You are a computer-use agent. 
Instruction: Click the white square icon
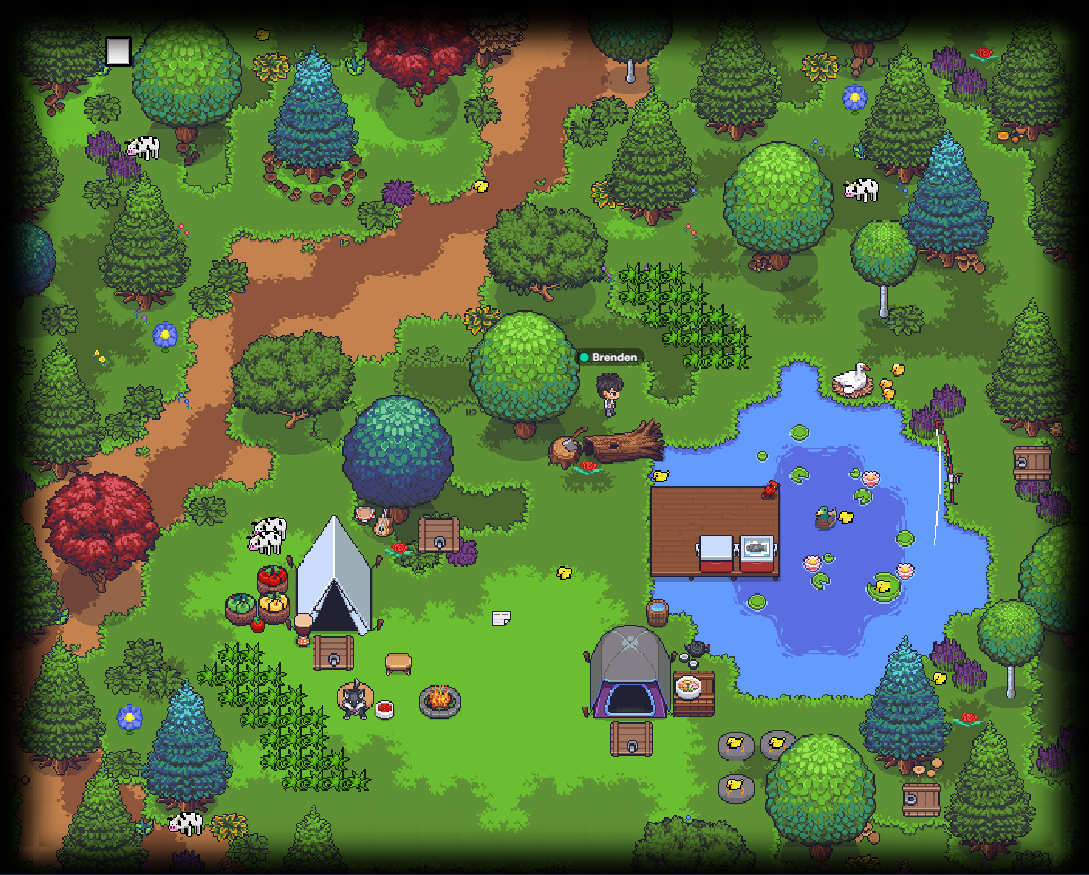119,52
